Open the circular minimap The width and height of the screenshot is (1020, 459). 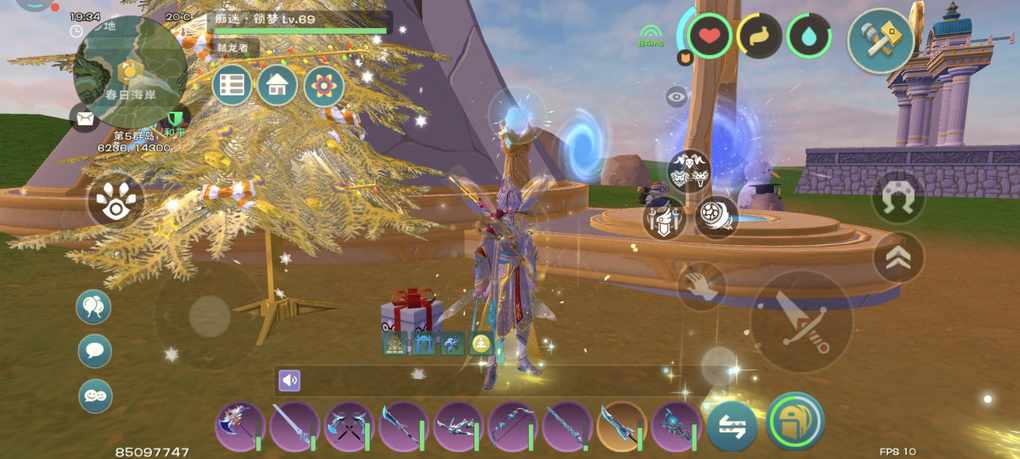pos(130,70)
